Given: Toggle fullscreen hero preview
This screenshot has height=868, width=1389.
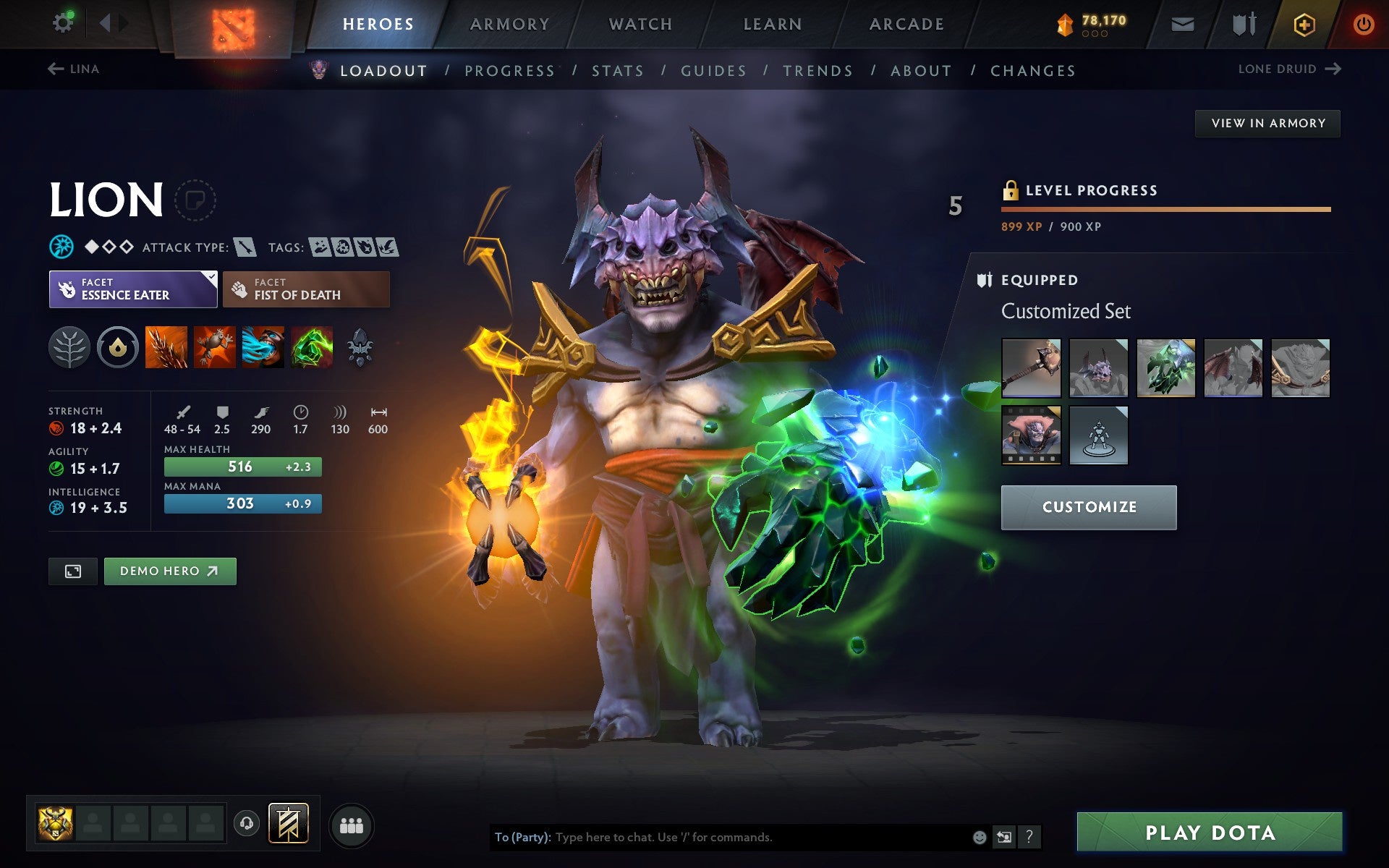Looking at the screenshot, I should (x=72, y=571).
